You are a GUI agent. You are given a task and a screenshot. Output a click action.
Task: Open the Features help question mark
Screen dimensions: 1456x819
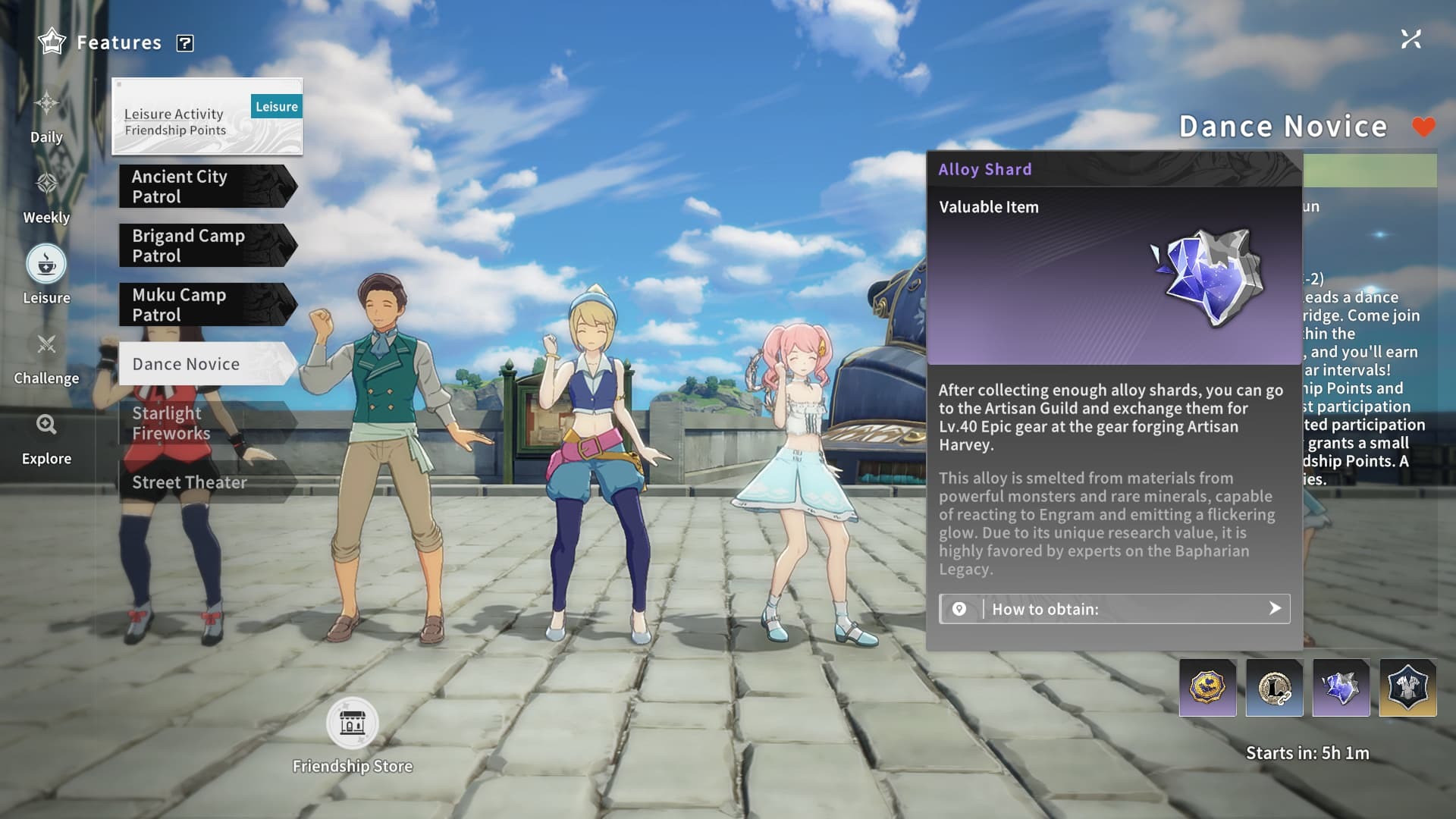click(x=185, y=43)
